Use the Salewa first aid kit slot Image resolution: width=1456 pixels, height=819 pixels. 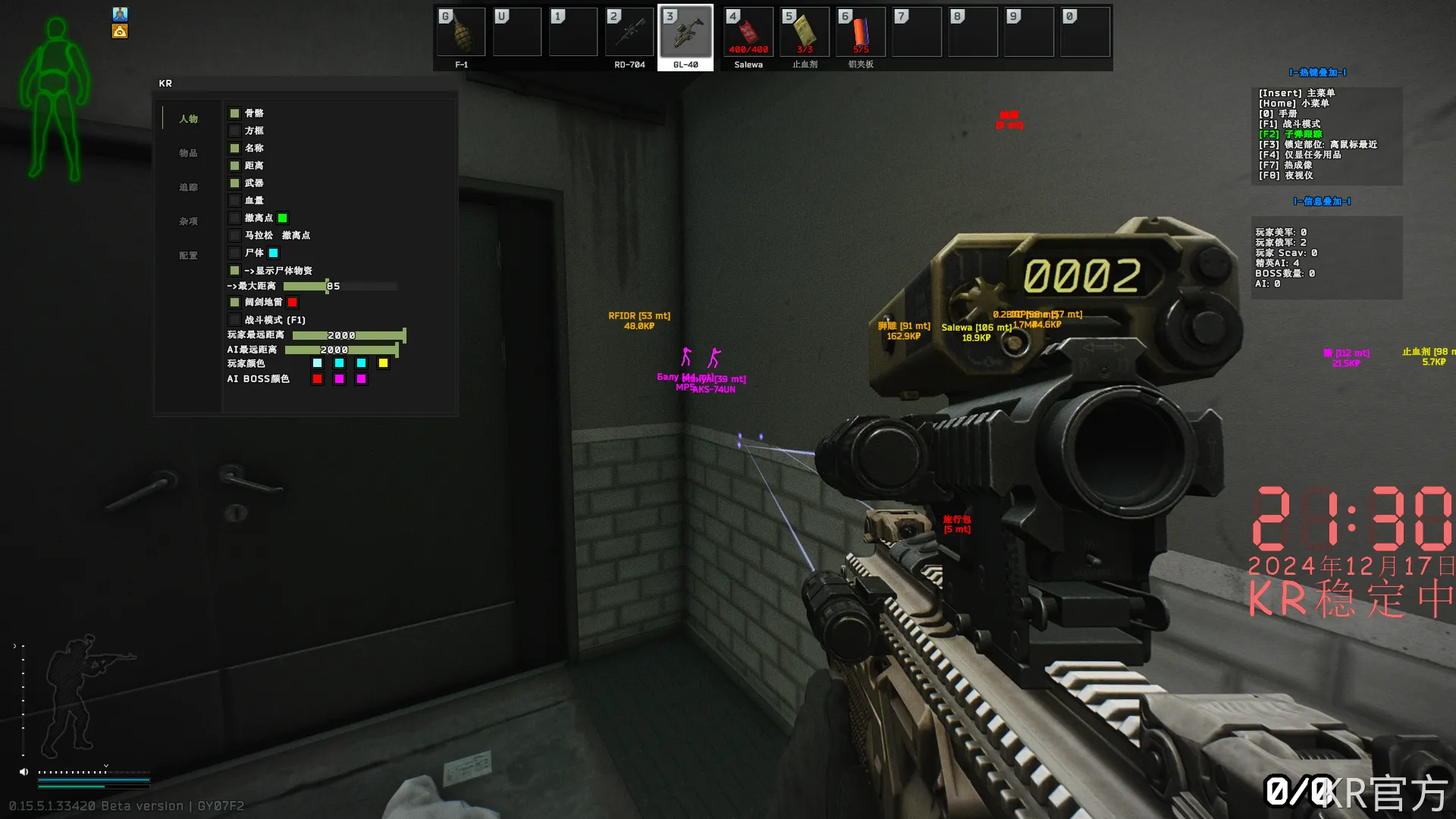748,32
